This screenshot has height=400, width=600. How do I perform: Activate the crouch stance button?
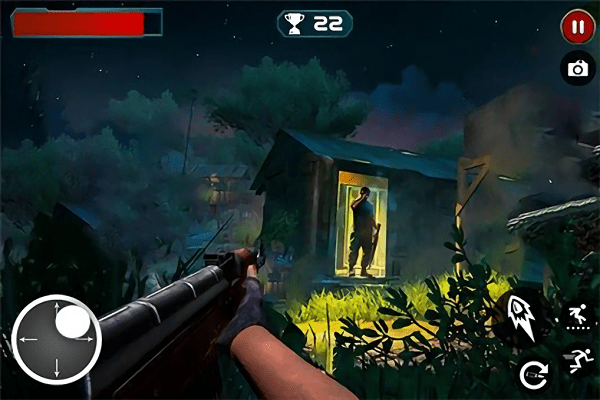tap(576, 316)
